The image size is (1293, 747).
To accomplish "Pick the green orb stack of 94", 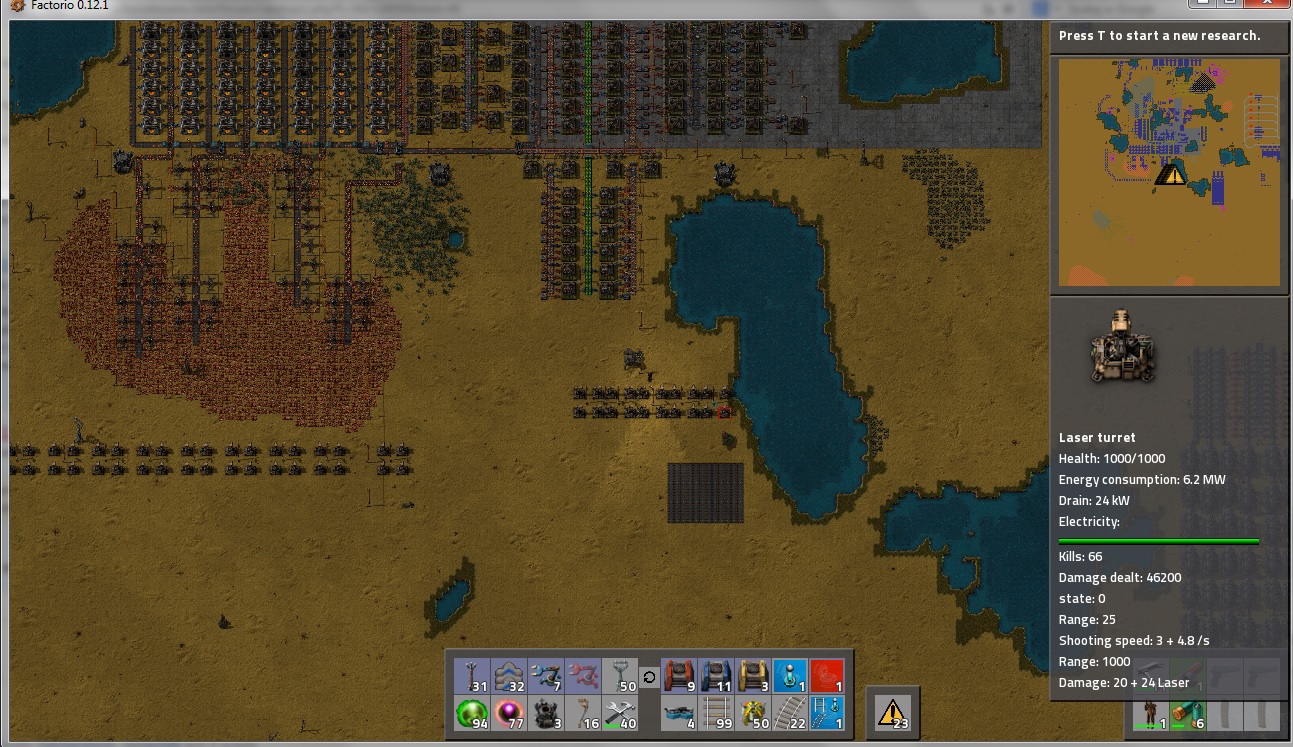I will point(473,714).
